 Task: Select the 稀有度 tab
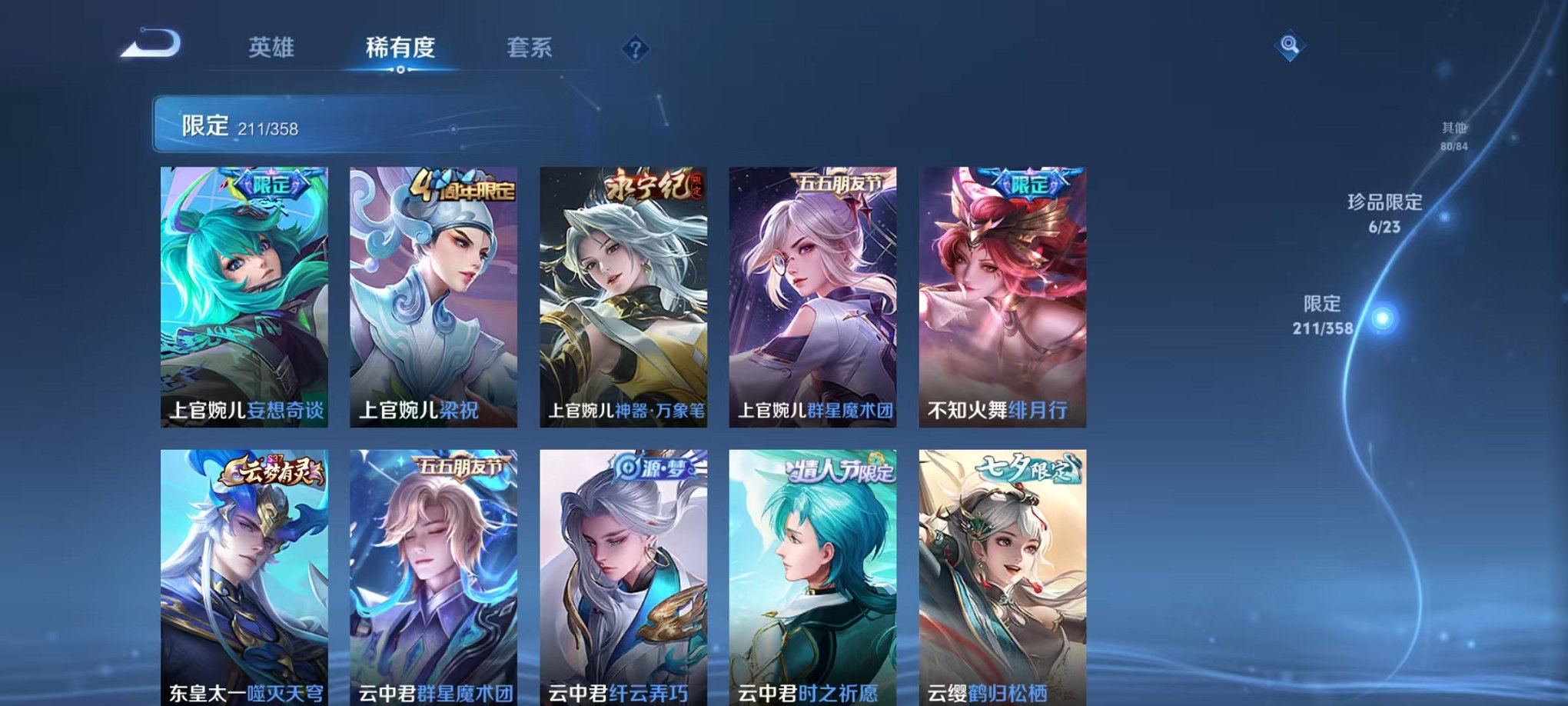pyautogui.click(x=401, y=48)
